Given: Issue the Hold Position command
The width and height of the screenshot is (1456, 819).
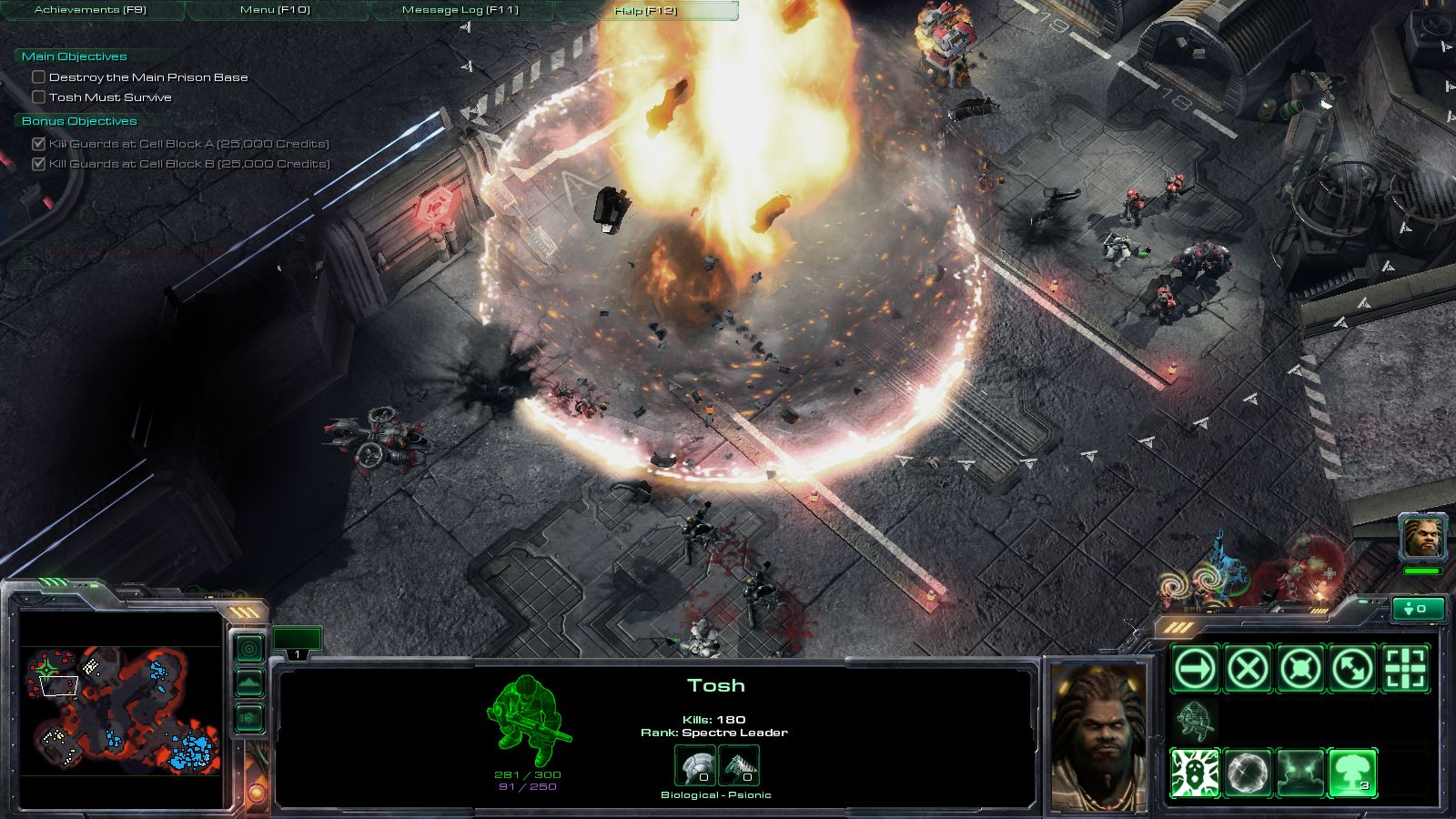Looking at the screenshot, I should (x=1300, y=670).
